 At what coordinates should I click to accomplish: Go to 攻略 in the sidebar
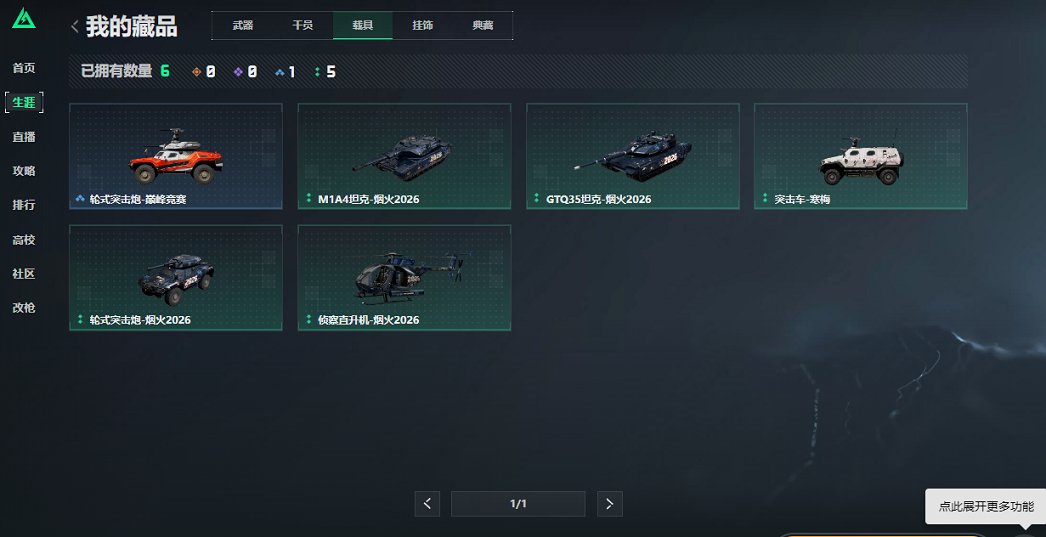tap(24, 171)
